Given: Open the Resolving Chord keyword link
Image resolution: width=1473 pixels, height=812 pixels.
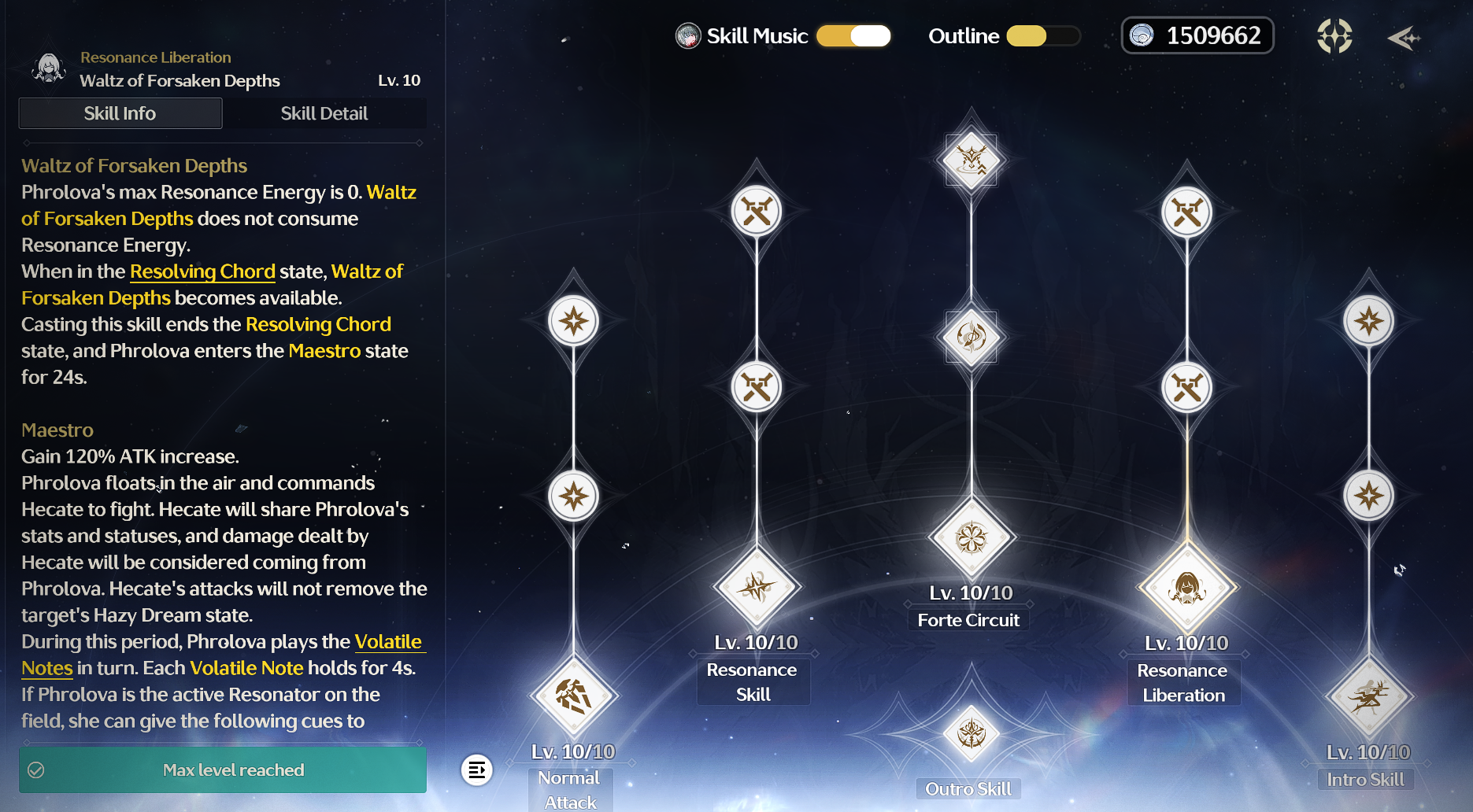Looking at the screenshot, I should pos(202,271).
